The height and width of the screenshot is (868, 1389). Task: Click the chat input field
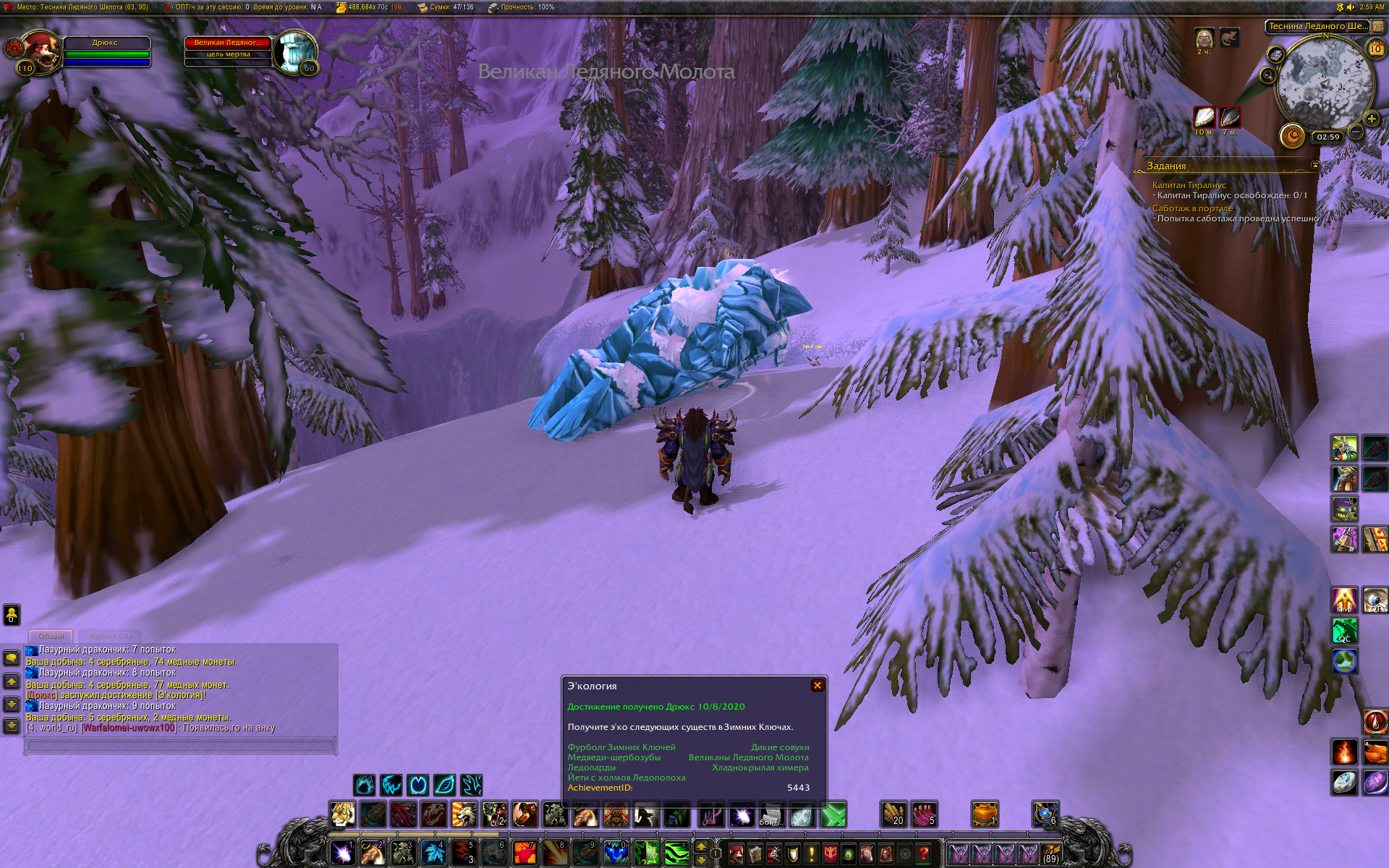[x=181, y=745]
